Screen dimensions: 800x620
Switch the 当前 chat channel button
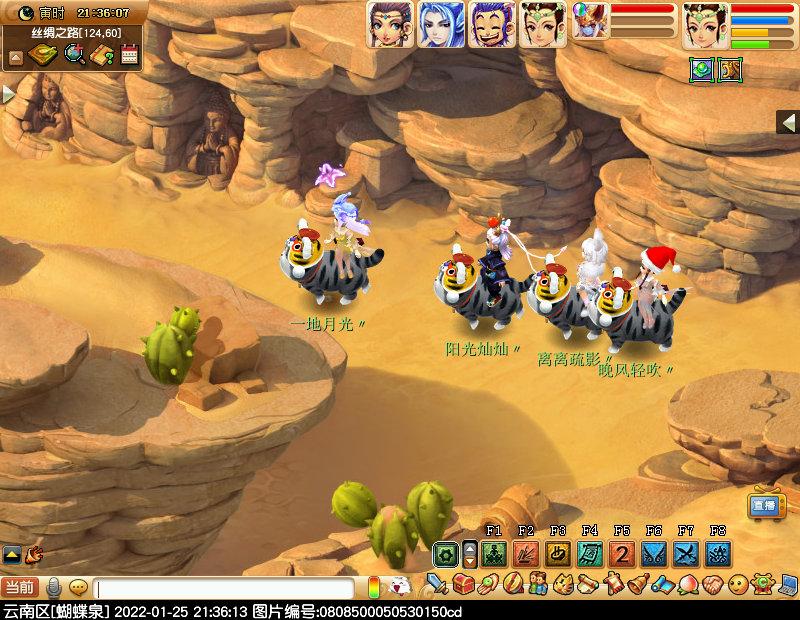click(21, 587)
